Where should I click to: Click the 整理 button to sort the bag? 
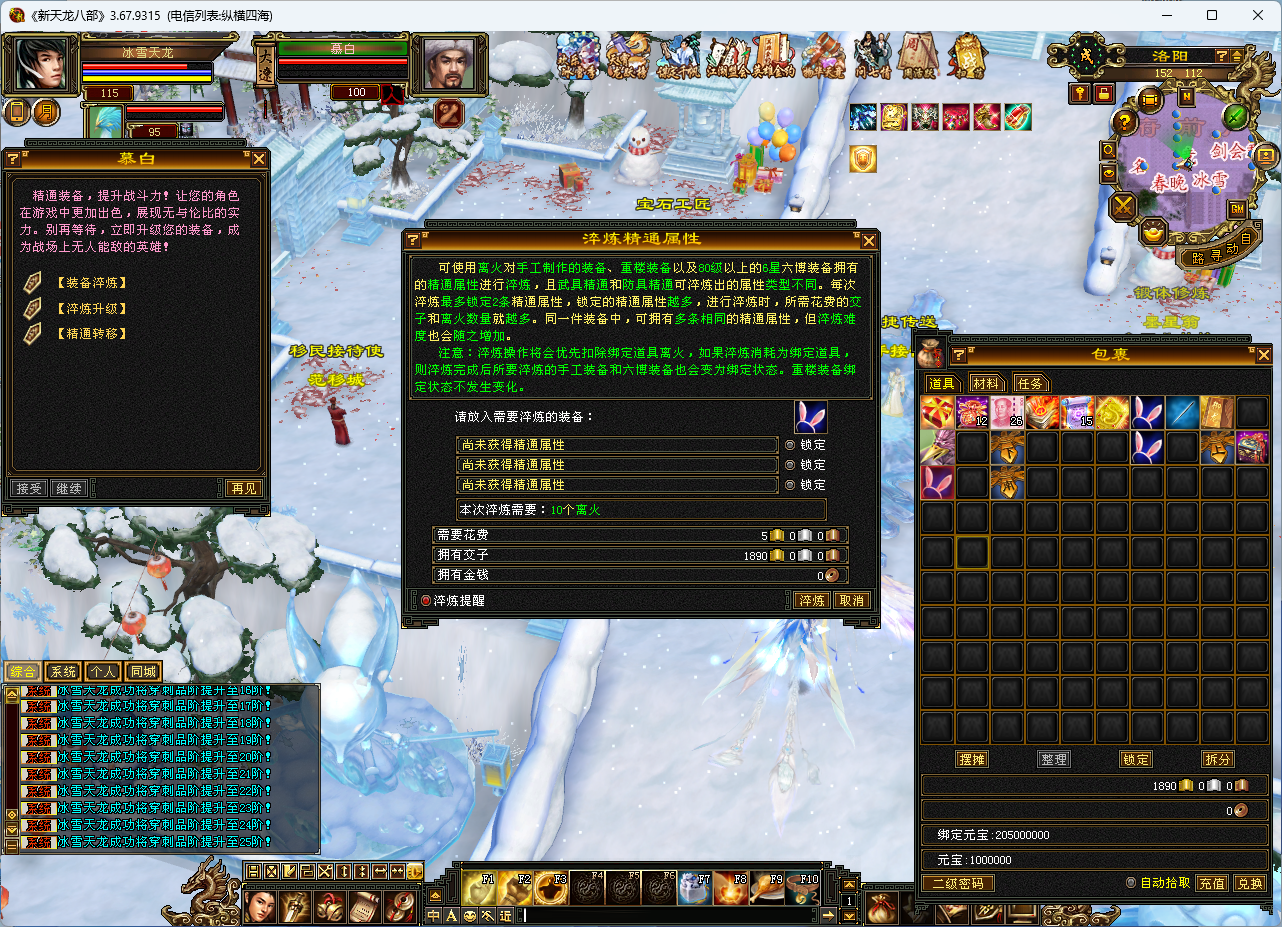pyautogui.click(x=1053, y=759)
